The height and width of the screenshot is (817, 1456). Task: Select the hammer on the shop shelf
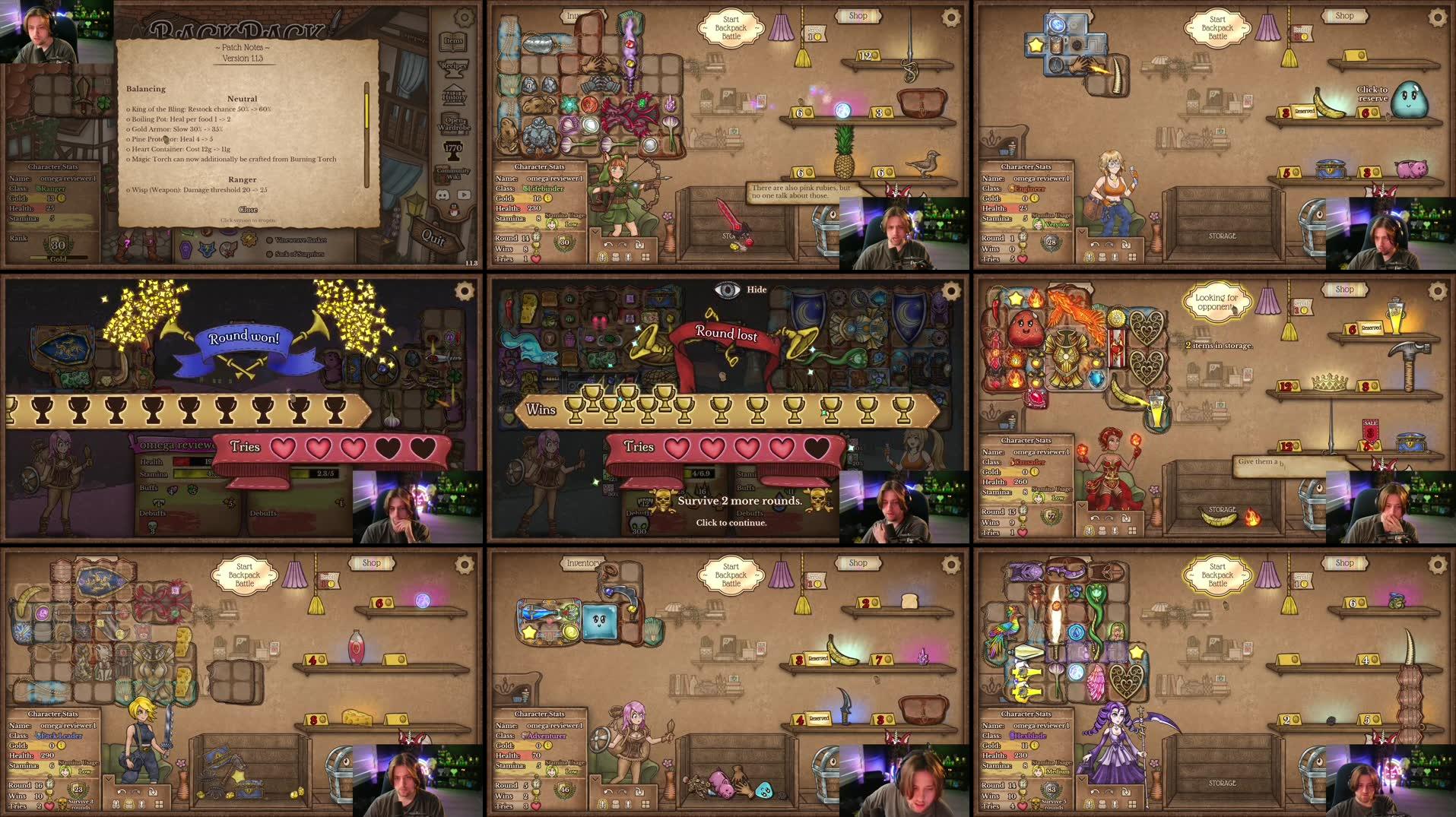click(x=1409, y=363)
